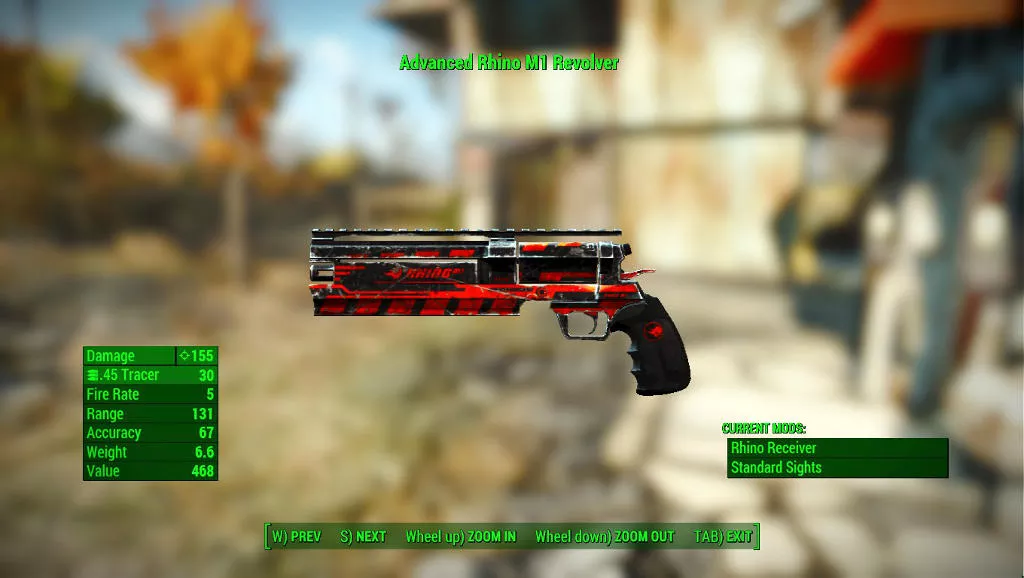The width and height of the screenshot is (1024, 578).
Task: Select the Standard Sights mod entry
Action: click(x=837, y=467)
